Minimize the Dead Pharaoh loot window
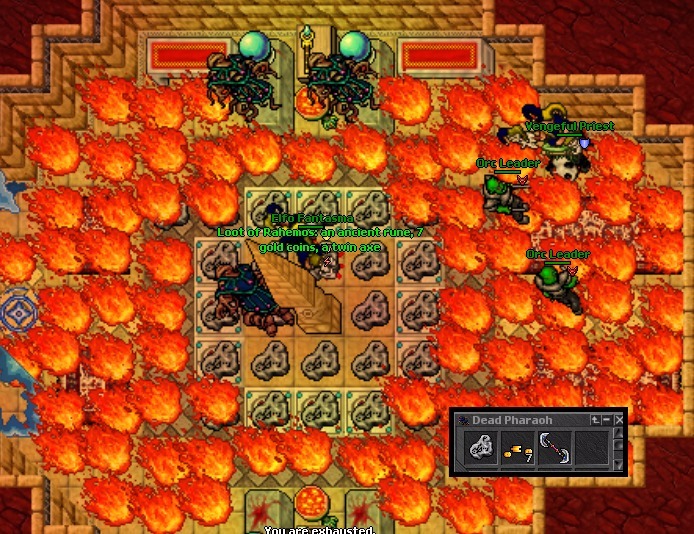694x534 pixels. (x=607, y=420)
